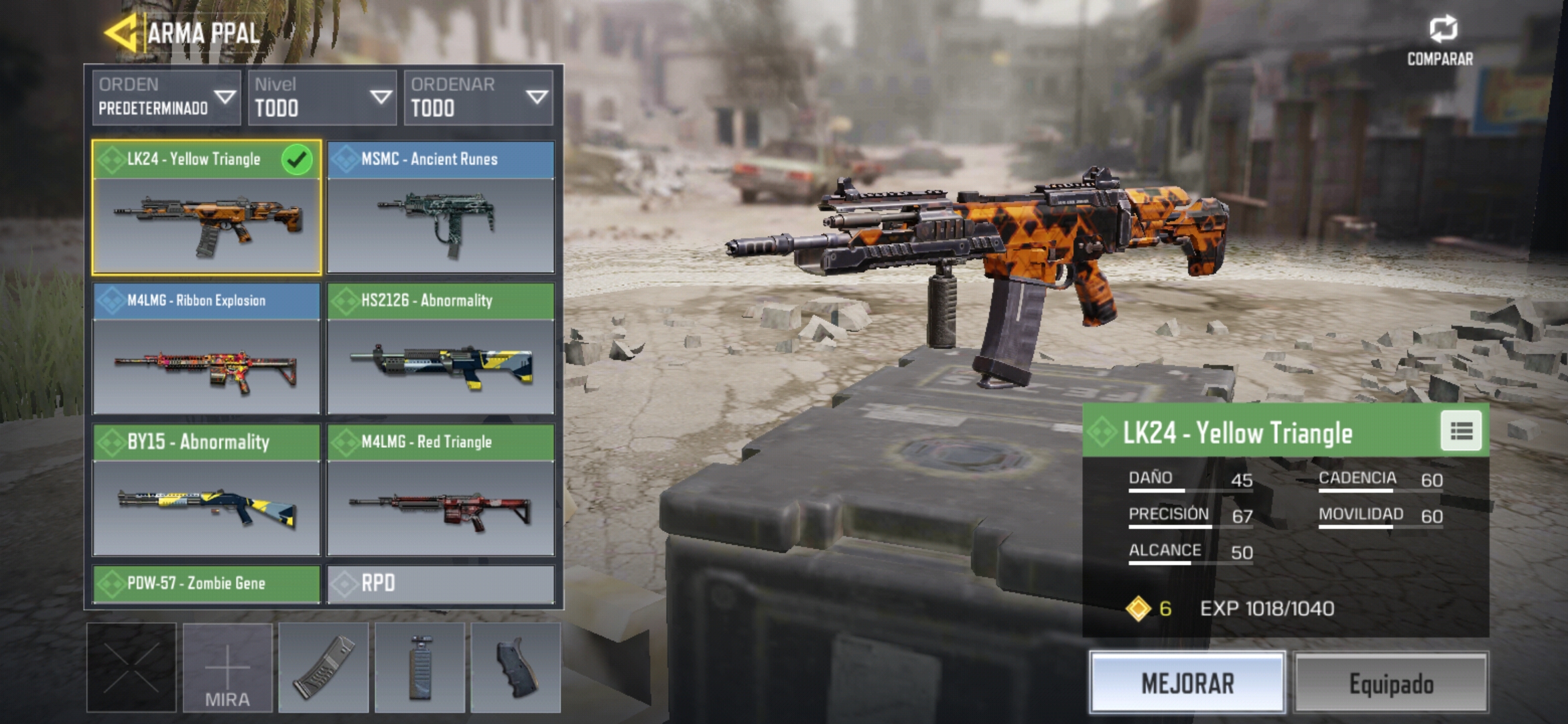Select the magazine attachment slot
The image size is (1568, 724).
pos(324,668)
